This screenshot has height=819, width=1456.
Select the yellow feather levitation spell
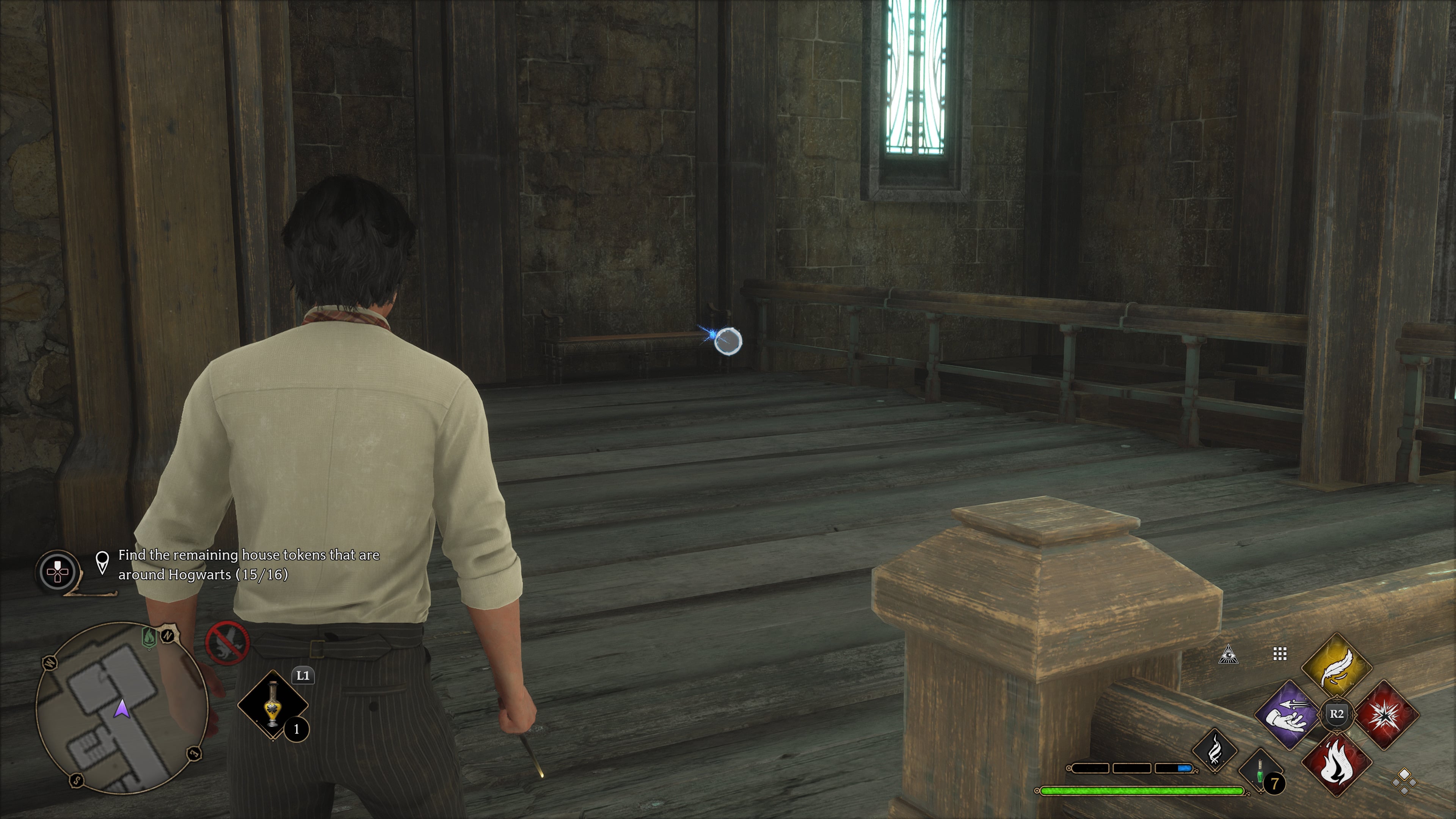(x=1337, y=667)
